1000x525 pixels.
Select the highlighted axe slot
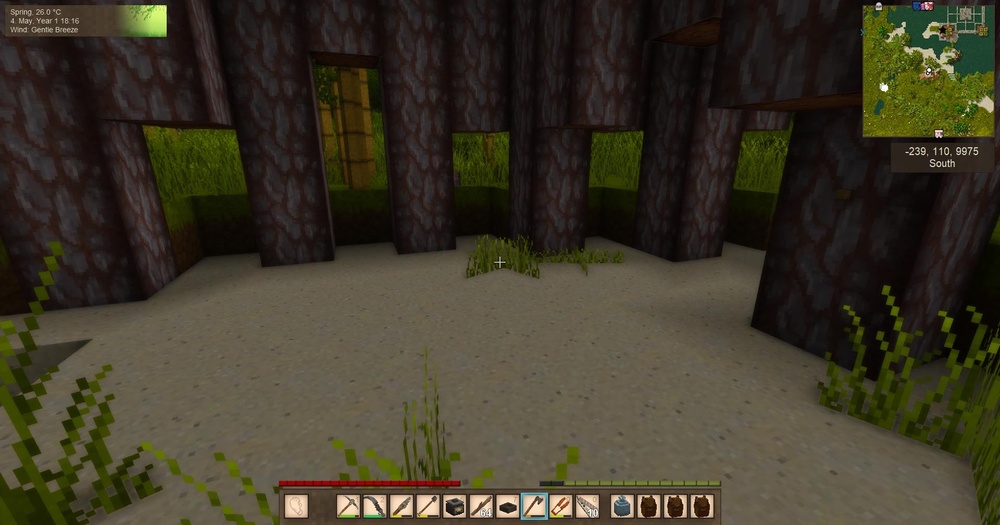534,506
